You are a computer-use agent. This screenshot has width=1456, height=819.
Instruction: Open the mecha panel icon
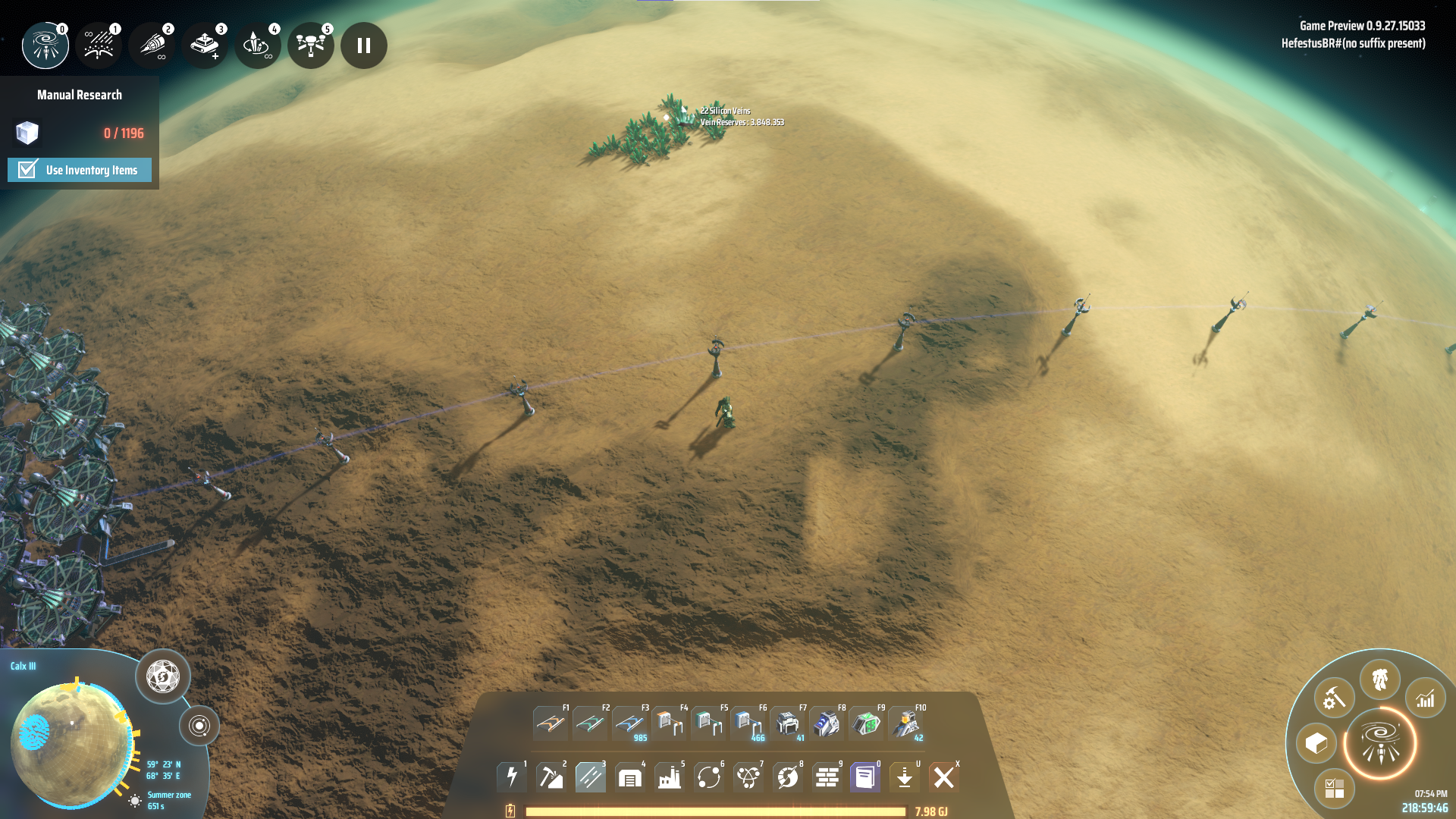point(1380,679)
